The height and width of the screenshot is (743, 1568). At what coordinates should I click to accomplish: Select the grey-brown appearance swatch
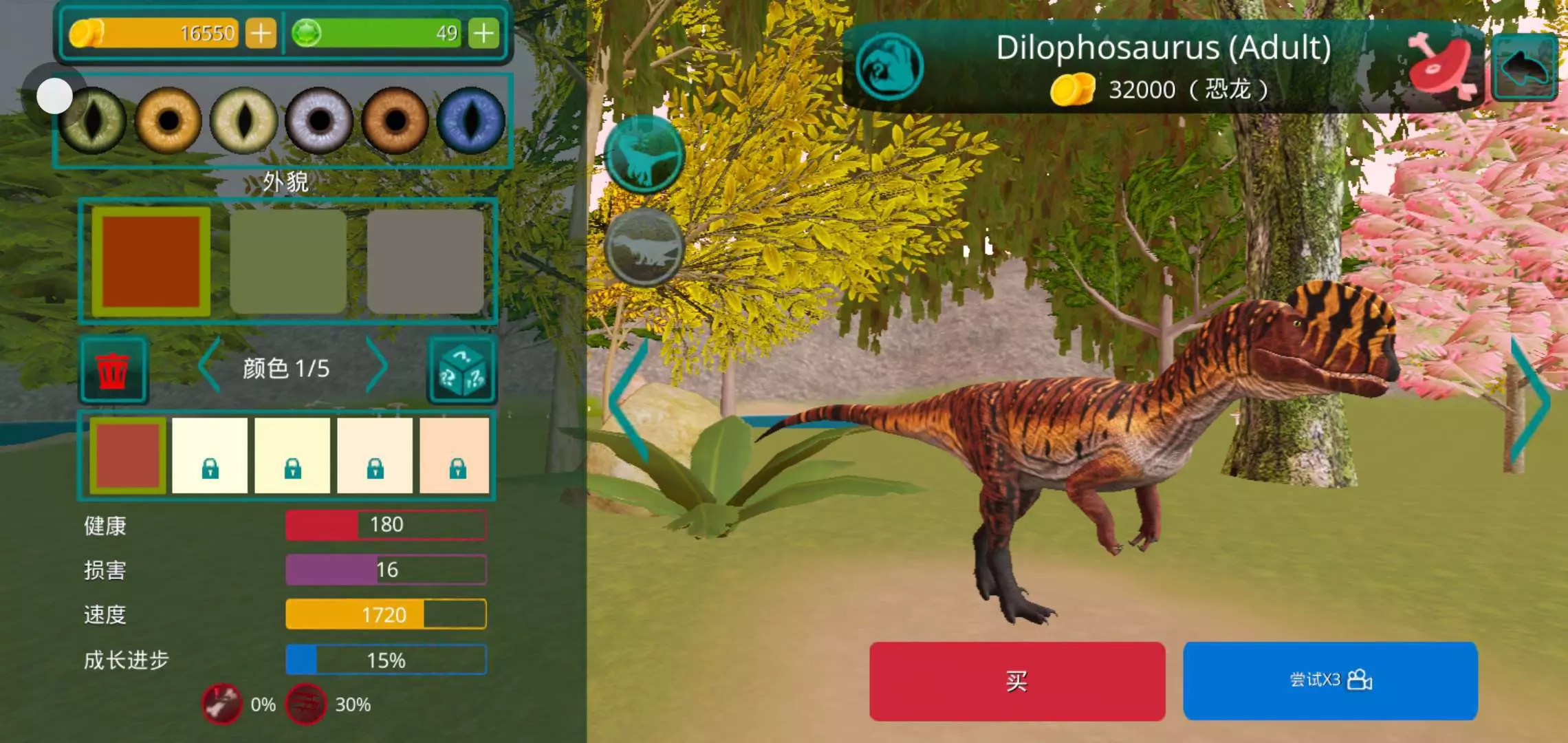pos(425,261)
